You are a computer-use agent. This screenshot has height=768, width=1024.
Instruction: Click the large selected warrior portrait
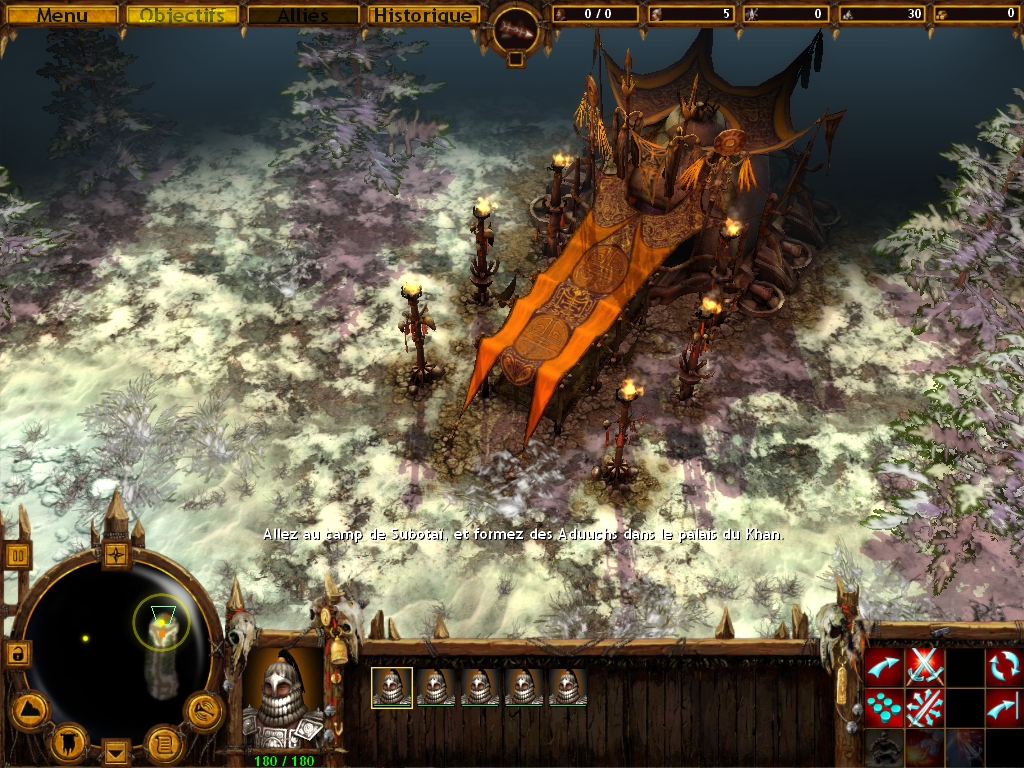(x=282, y=700)
